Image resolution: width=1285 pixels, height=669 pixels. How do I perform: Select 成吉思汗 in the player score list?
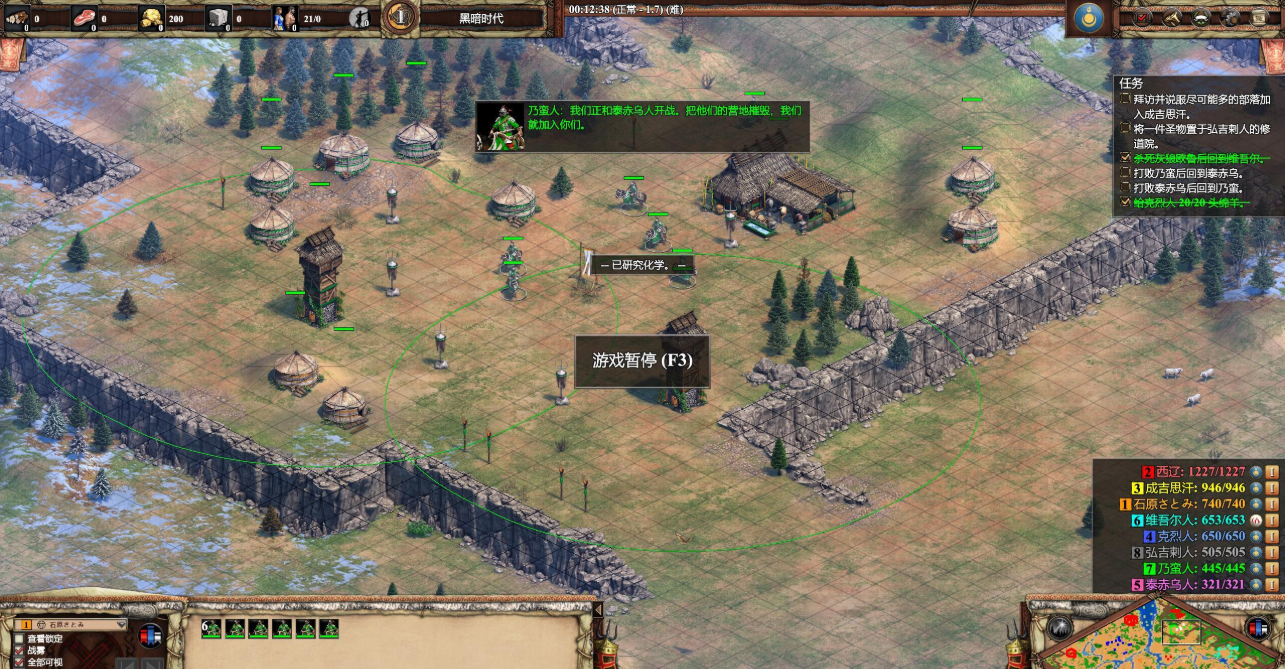coord(1194,488)
